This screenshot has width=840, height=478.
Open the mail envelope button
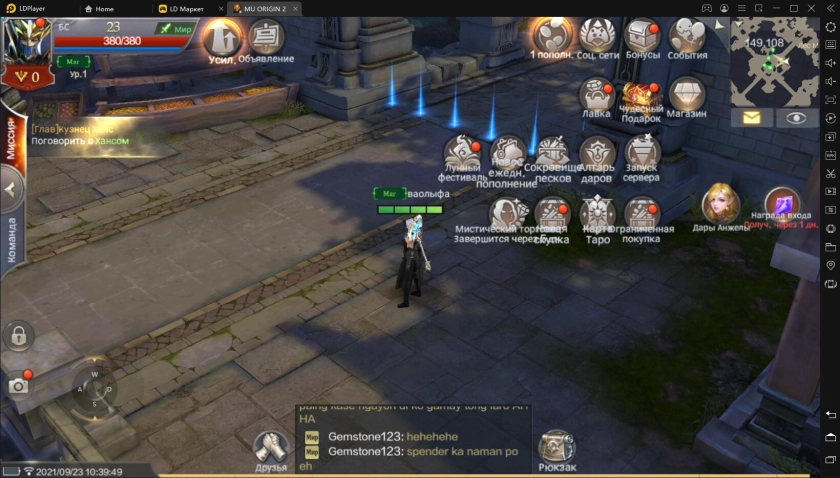point(751,118)
